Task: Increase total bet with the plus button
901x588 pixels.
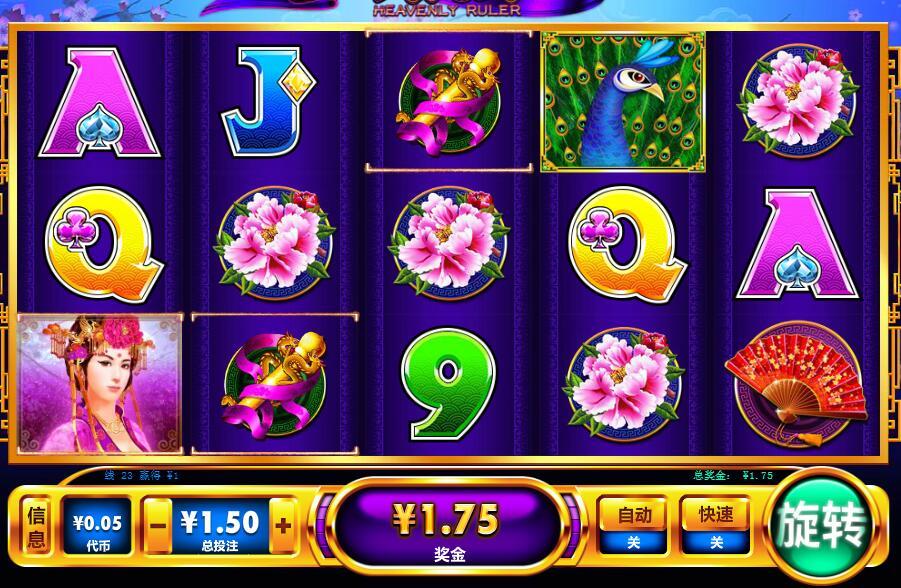Action: click(x=283, y=525)
